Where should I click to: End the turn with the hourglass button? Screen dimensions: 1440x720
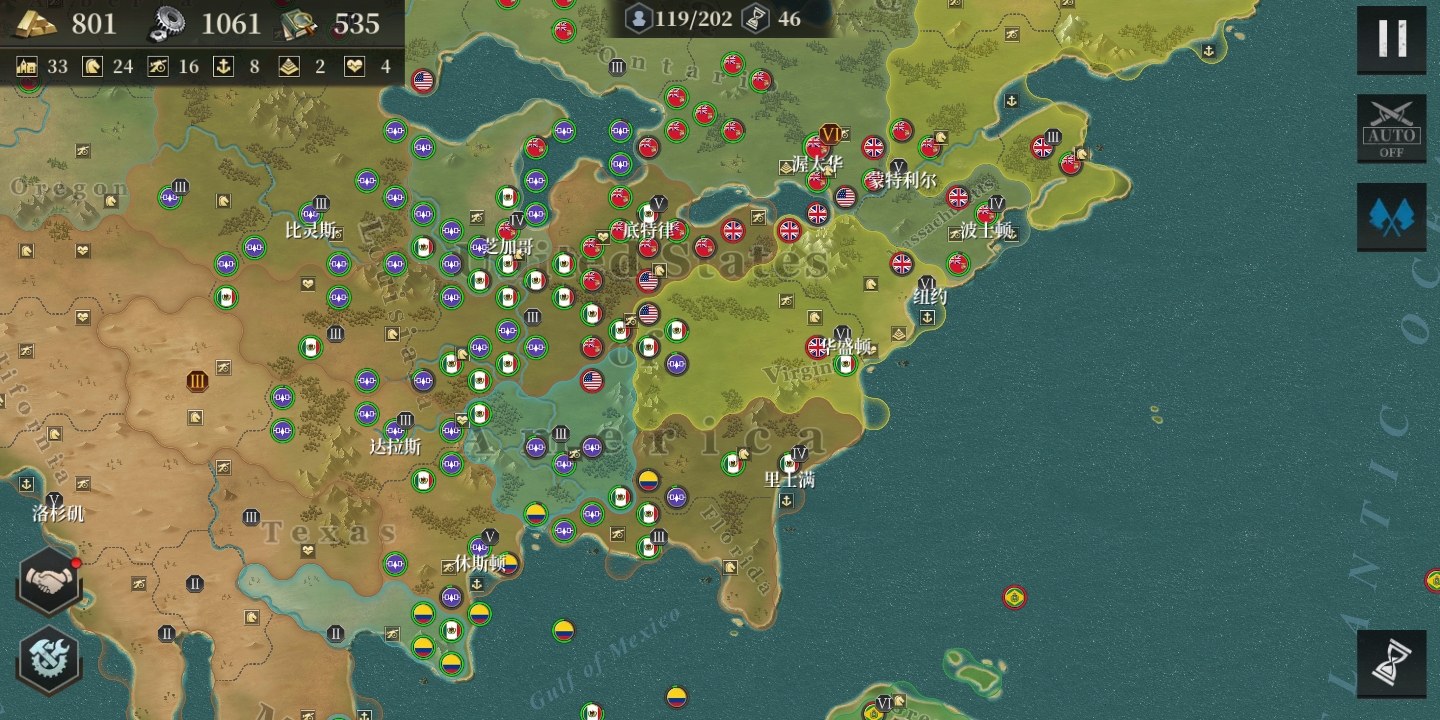tap(1391, 663)
